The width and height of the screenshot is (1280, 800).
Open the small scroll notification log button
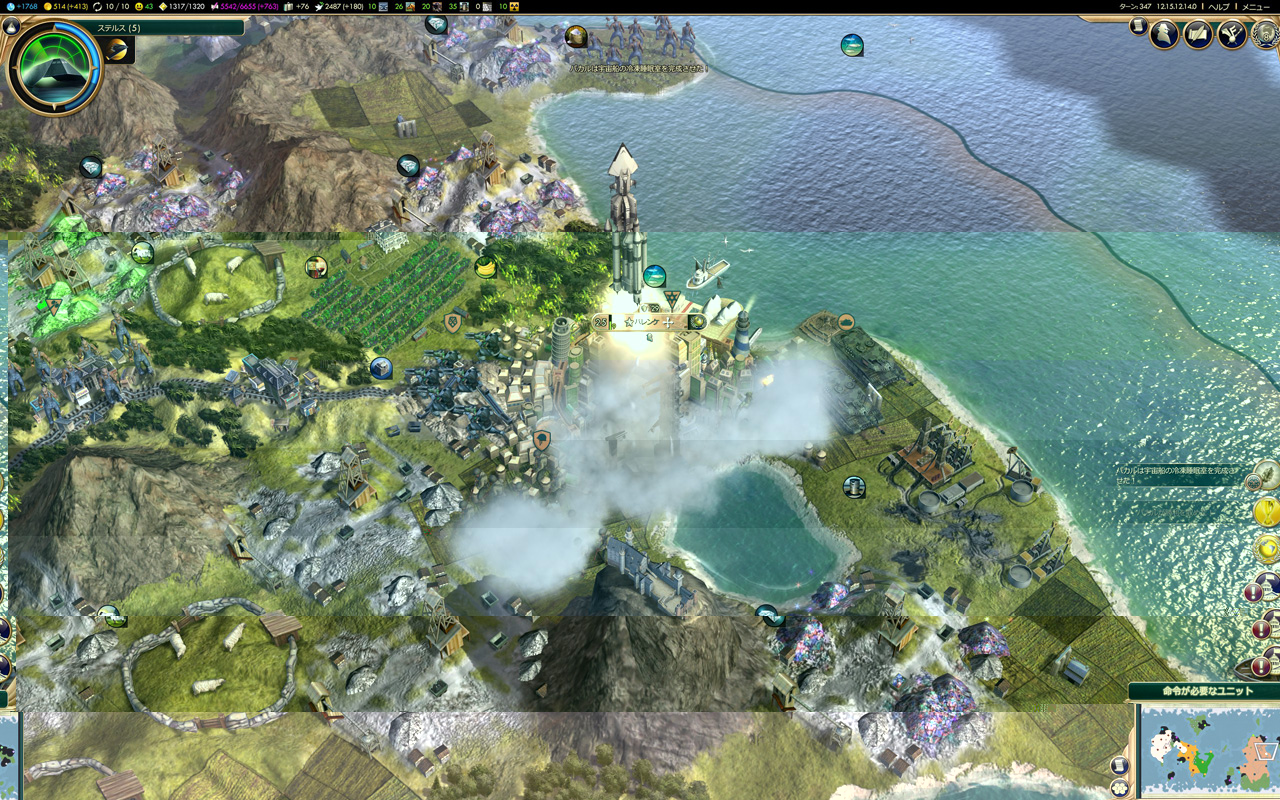click(1139, 26)
